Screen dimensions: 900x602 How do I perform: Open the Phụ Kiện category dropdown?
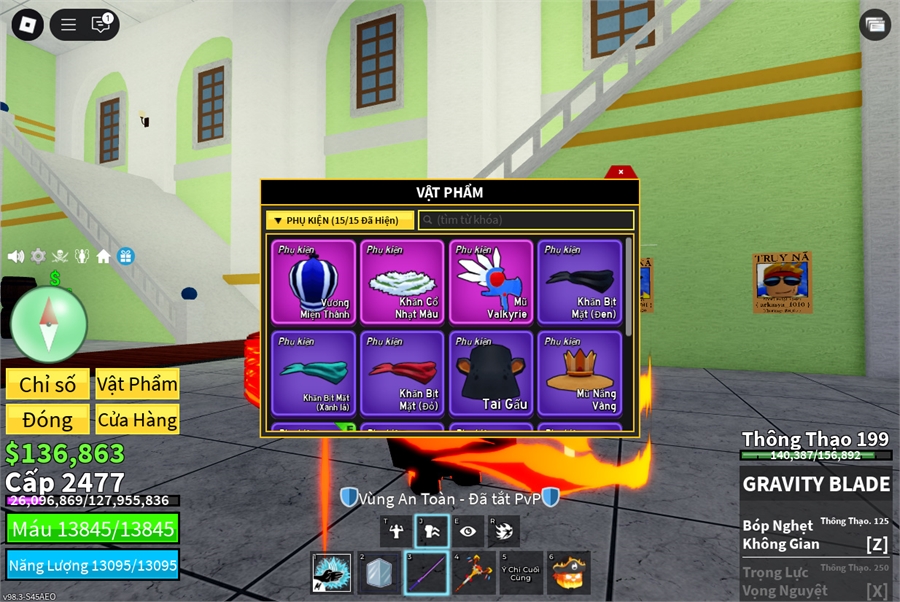(340, 220)
